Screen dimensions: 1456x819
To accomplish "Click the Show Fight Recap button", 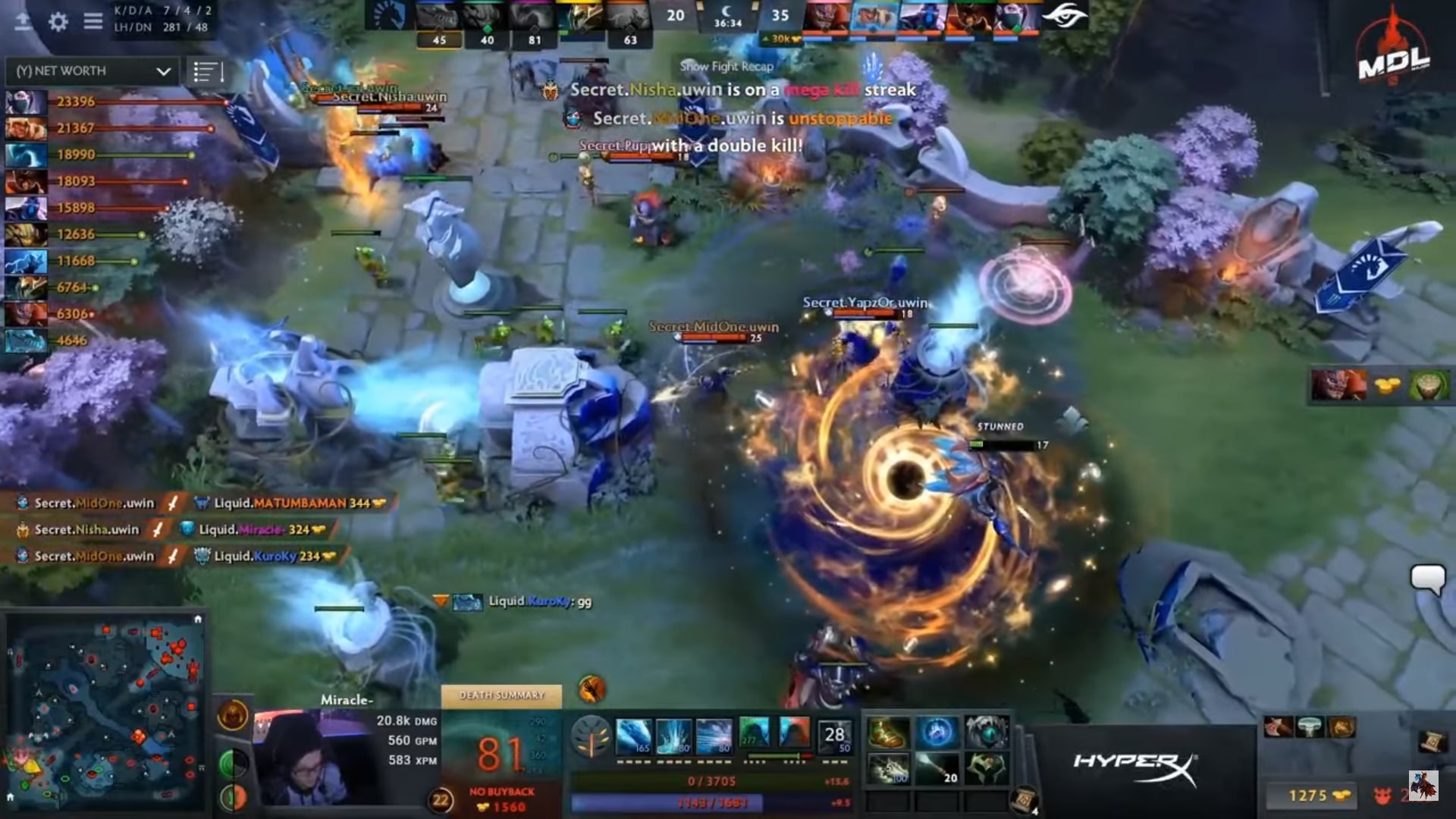I will coord(726,67).
